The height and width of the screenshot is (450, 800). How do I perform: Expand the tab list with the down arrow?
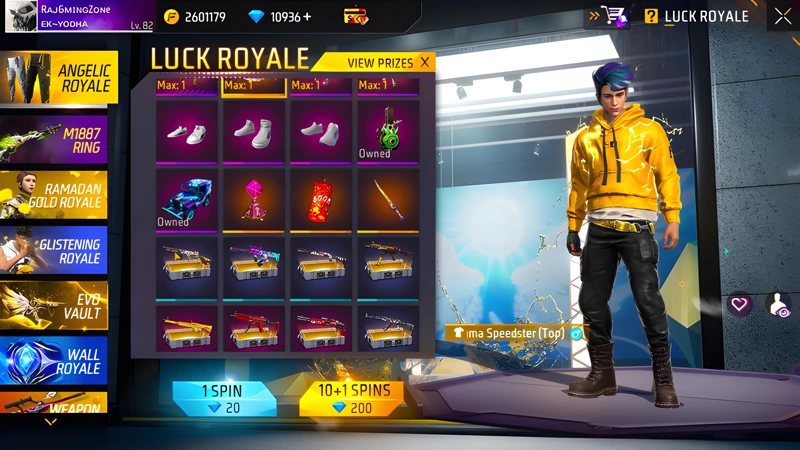point(51,422)
